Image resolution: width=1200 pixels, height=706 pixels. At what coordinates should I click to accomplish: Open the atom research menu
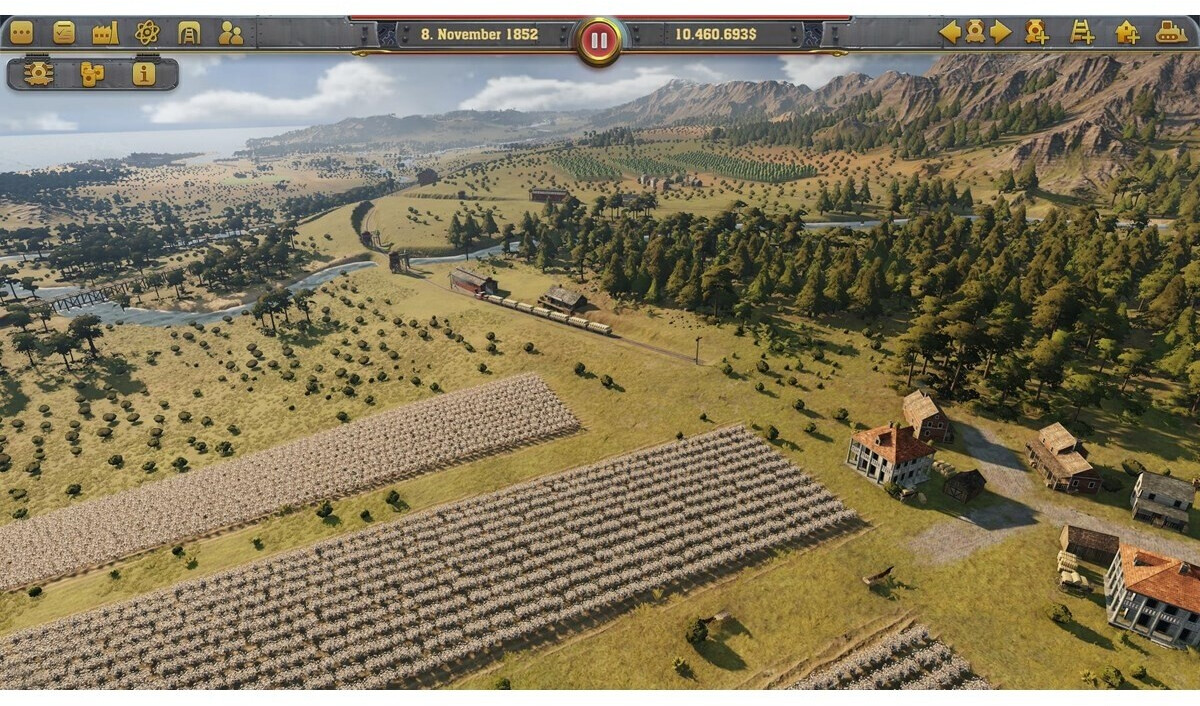click(x=147, y=33)
